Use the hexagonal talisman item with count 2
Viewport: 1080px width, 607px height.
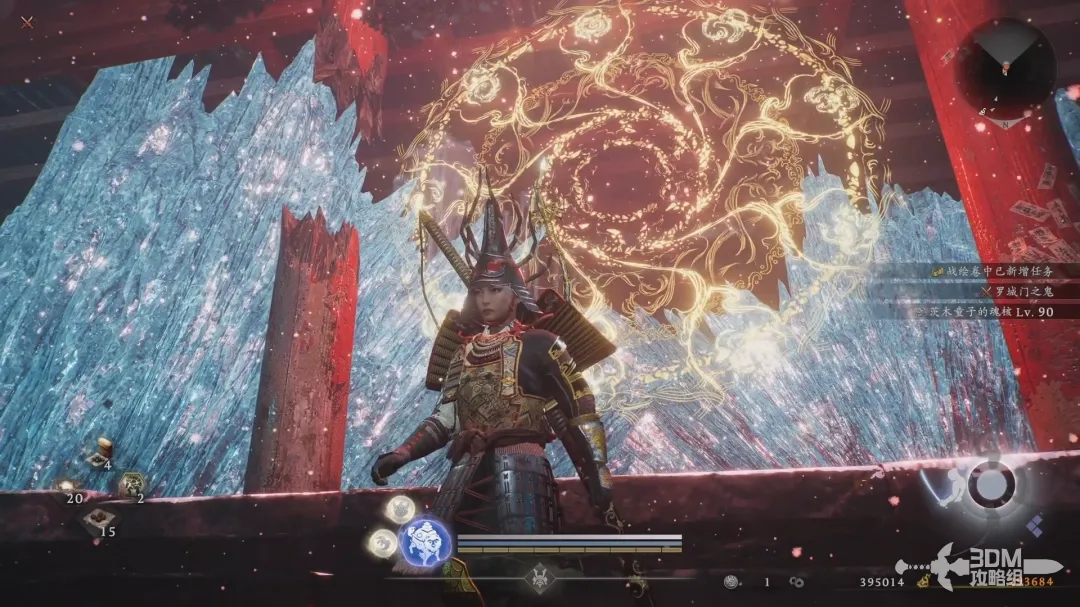[x=131, y=484]
